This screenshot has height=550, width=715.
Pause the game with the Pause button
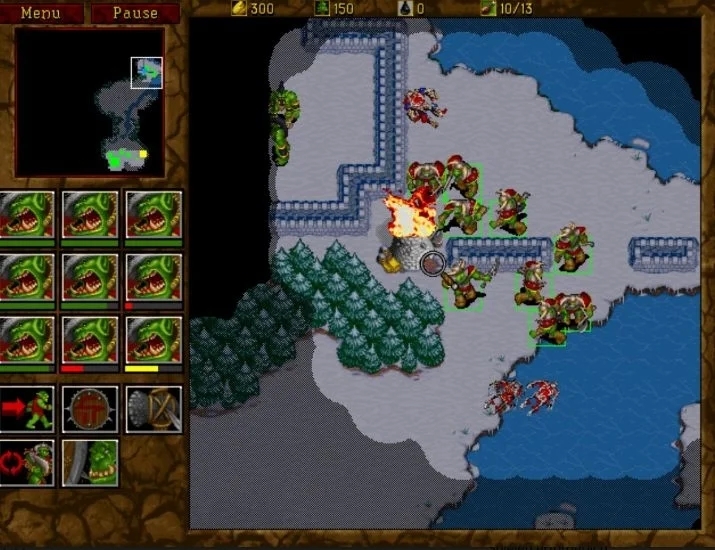point(135,13)
